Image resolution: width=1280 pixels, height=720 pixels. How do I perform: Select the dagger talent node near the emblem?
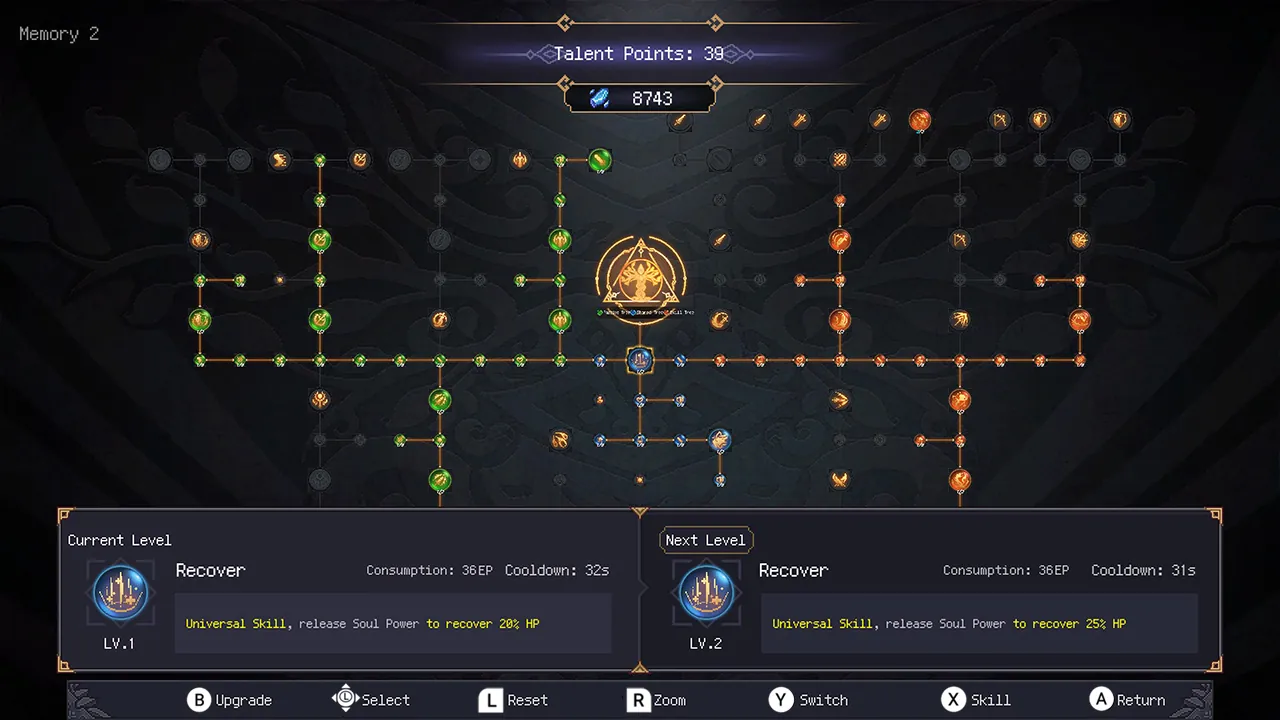[x=720, y=240]
